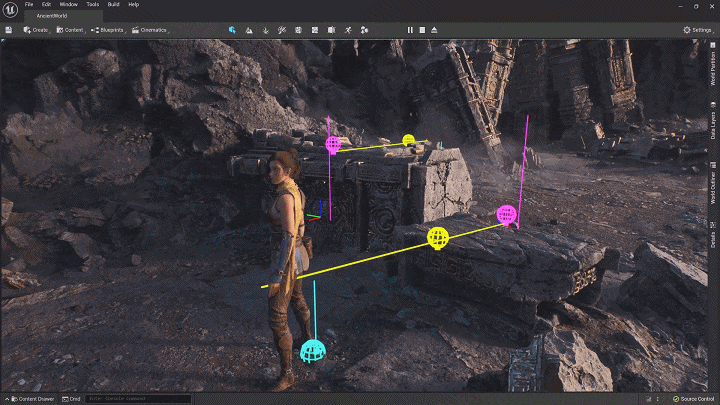Pause the running simulation

click(410, 31)
